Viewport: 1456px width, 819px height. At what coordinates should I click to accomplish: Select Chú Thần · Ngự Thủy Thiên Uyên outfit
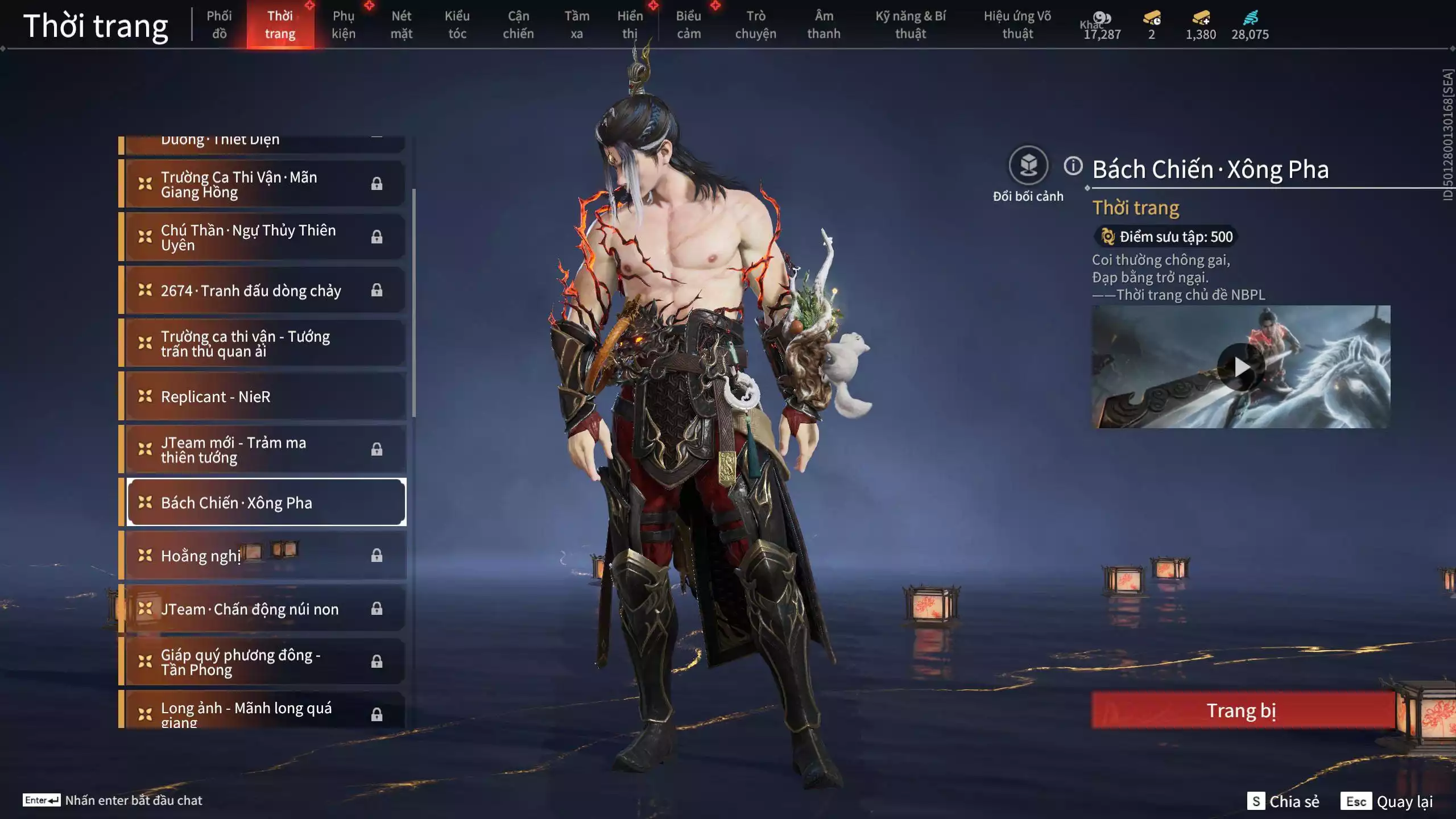(x=265, y=237)
